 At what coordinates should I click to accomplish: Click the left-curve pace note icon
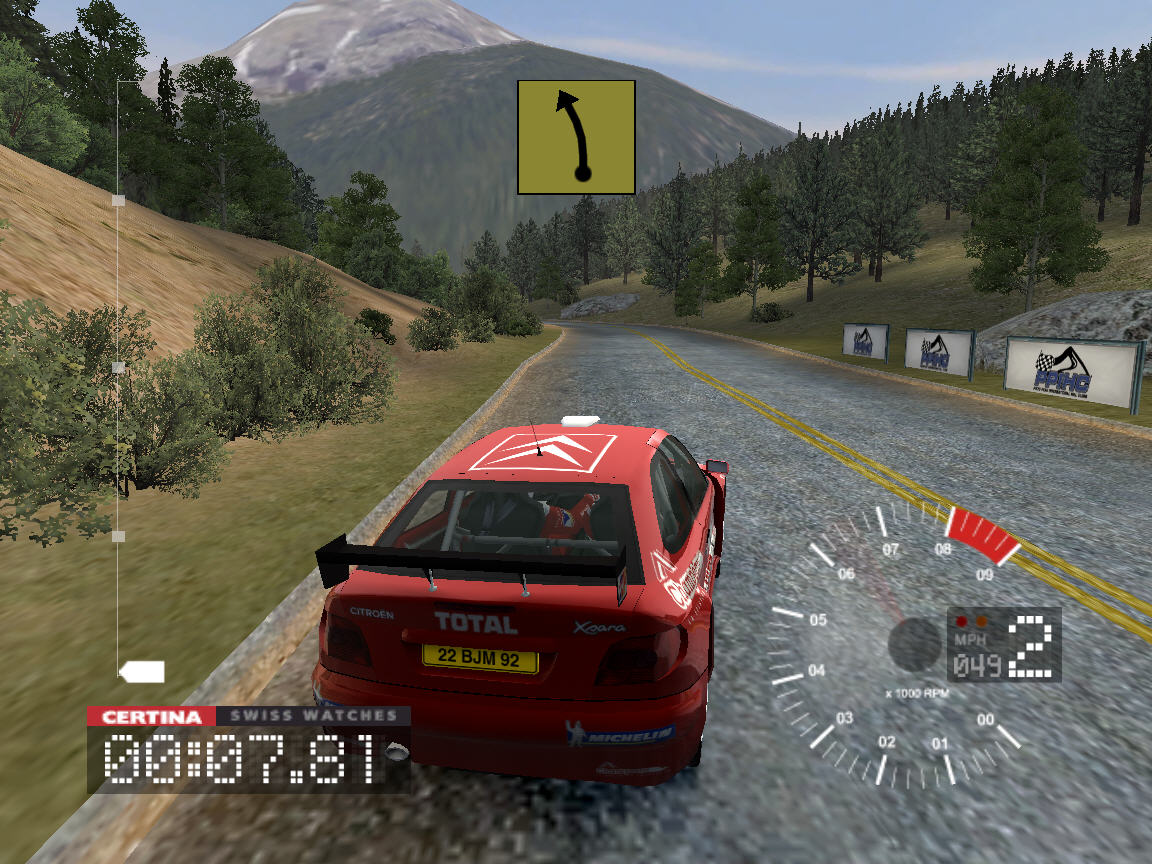tap(576, 137)
